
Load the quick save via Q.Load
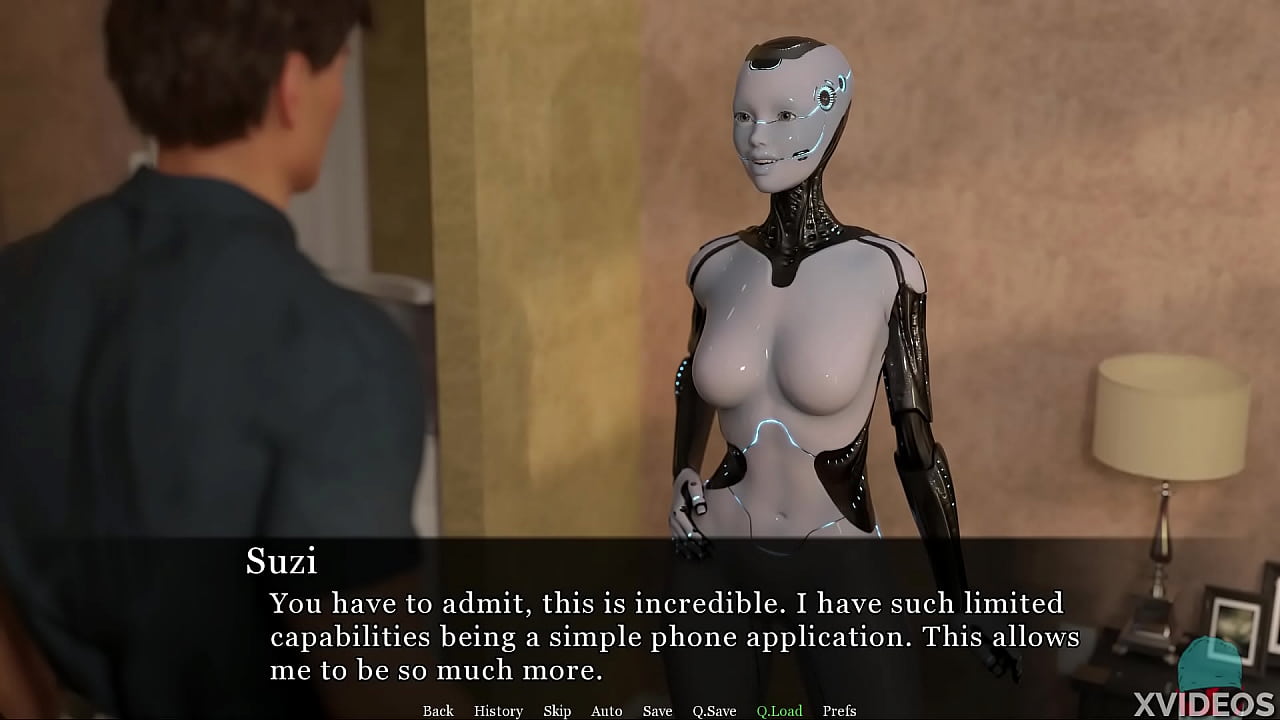pos(778,710)
